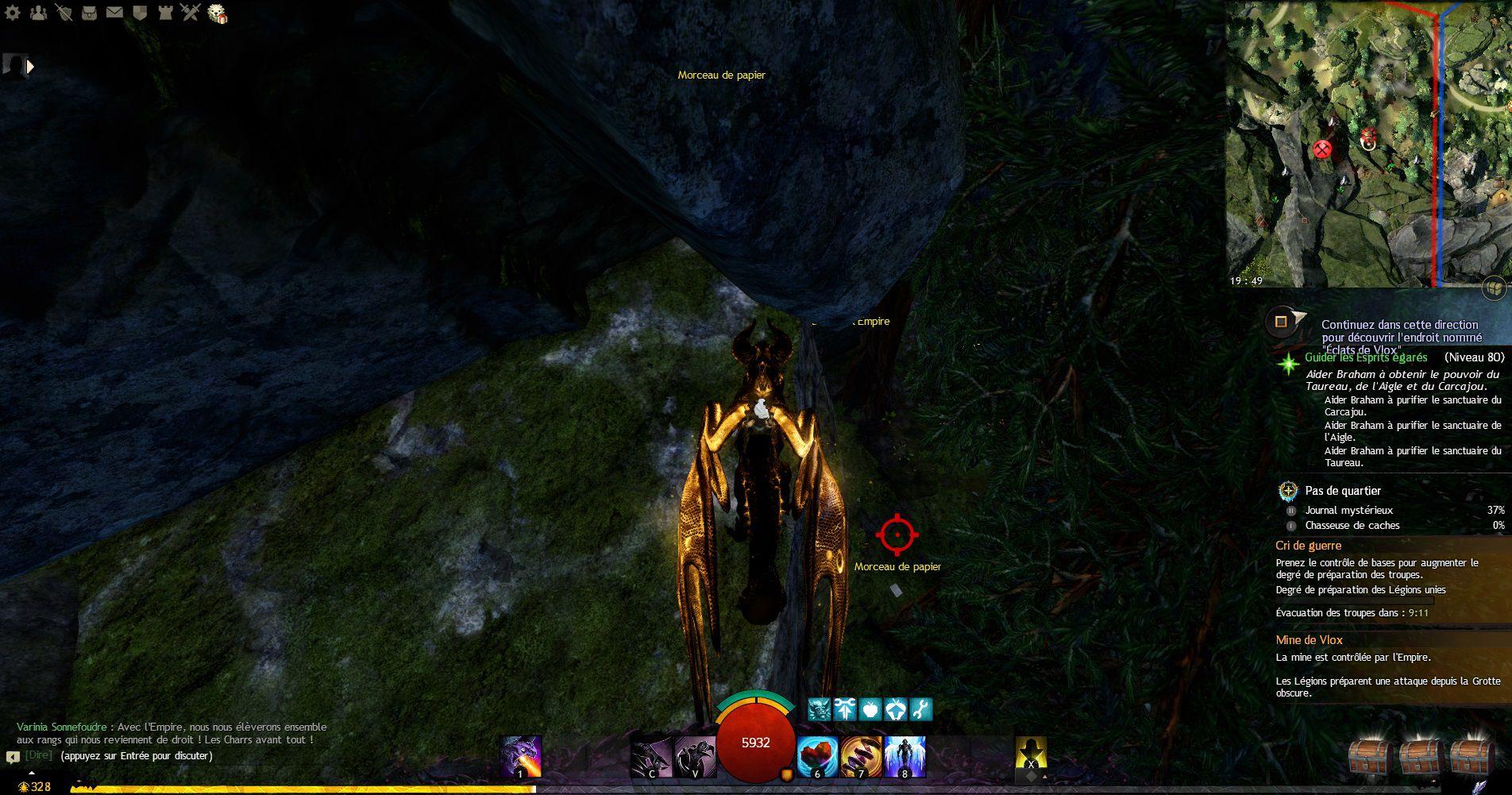The image size is (1512, 795).
Task: Open the Black Lion trading post icon
Action: [x=217, y=14]
